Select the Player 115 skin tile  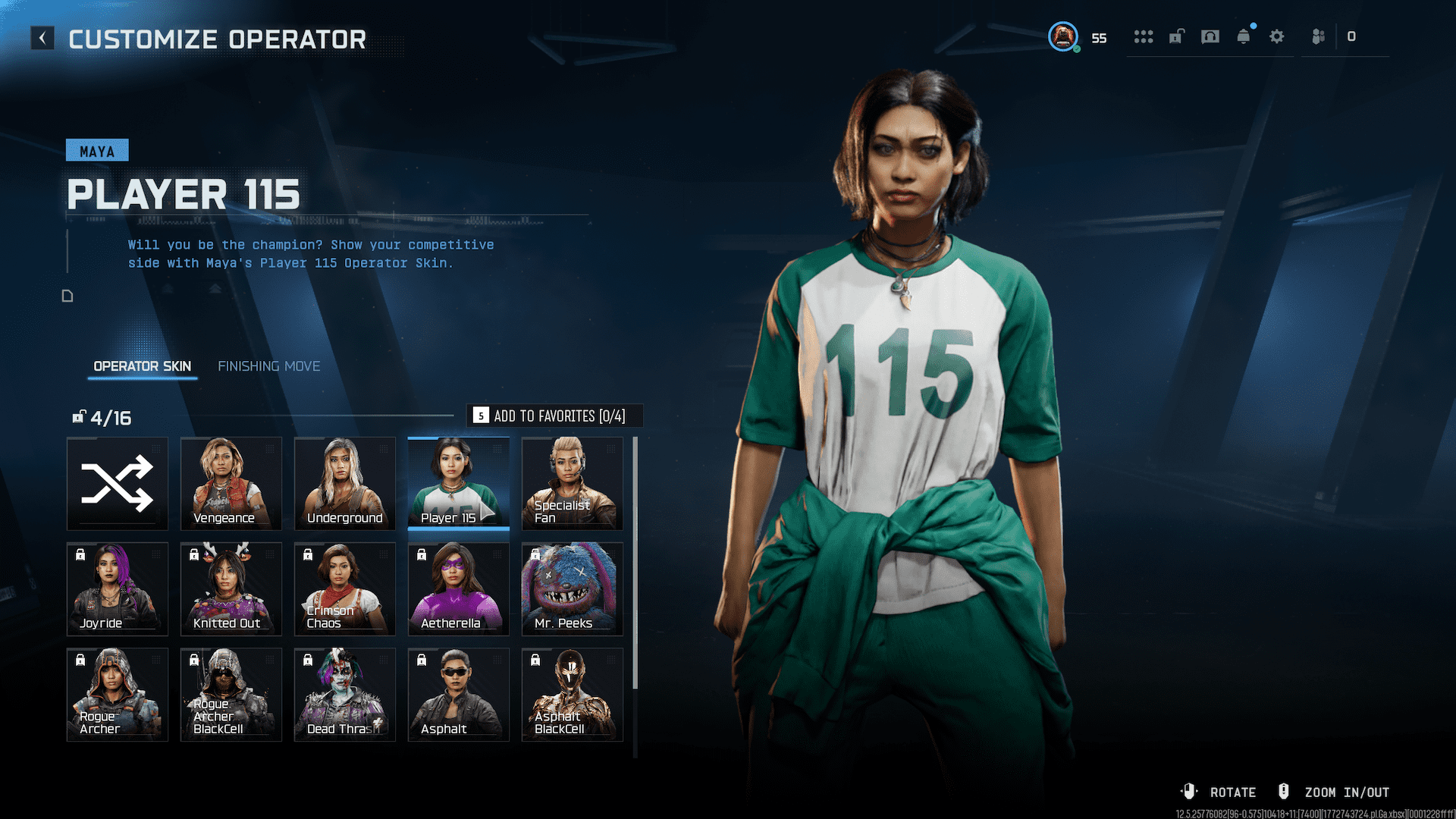click(x=458, y=483)
